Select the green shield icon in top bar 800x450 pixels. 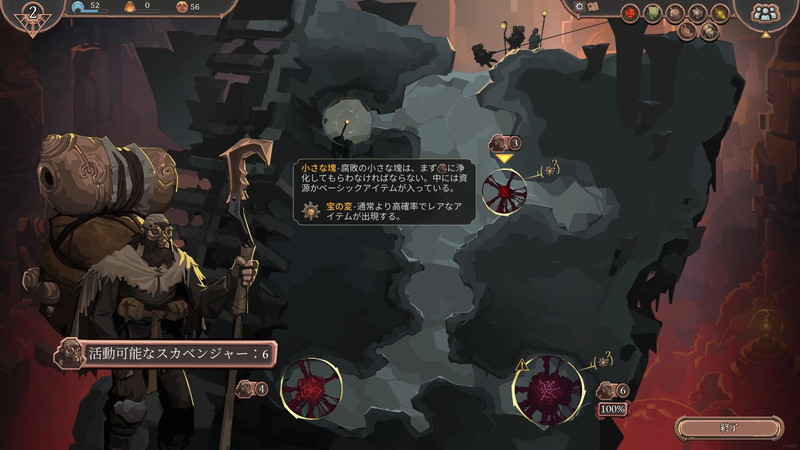click(654, 13)
